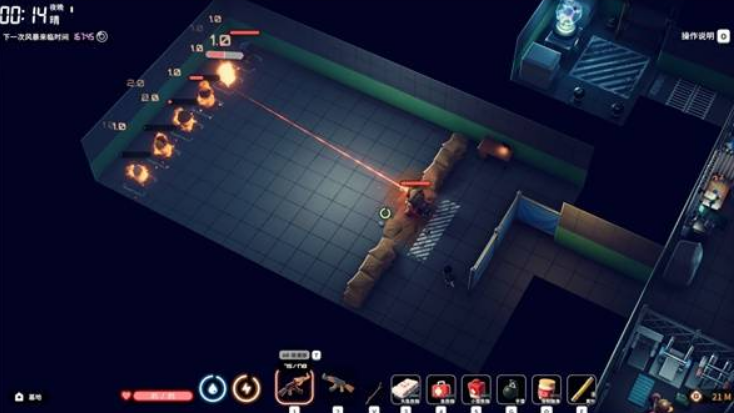Select the red first-aid kit slot
734x413 pixels.
coord(441,388)
